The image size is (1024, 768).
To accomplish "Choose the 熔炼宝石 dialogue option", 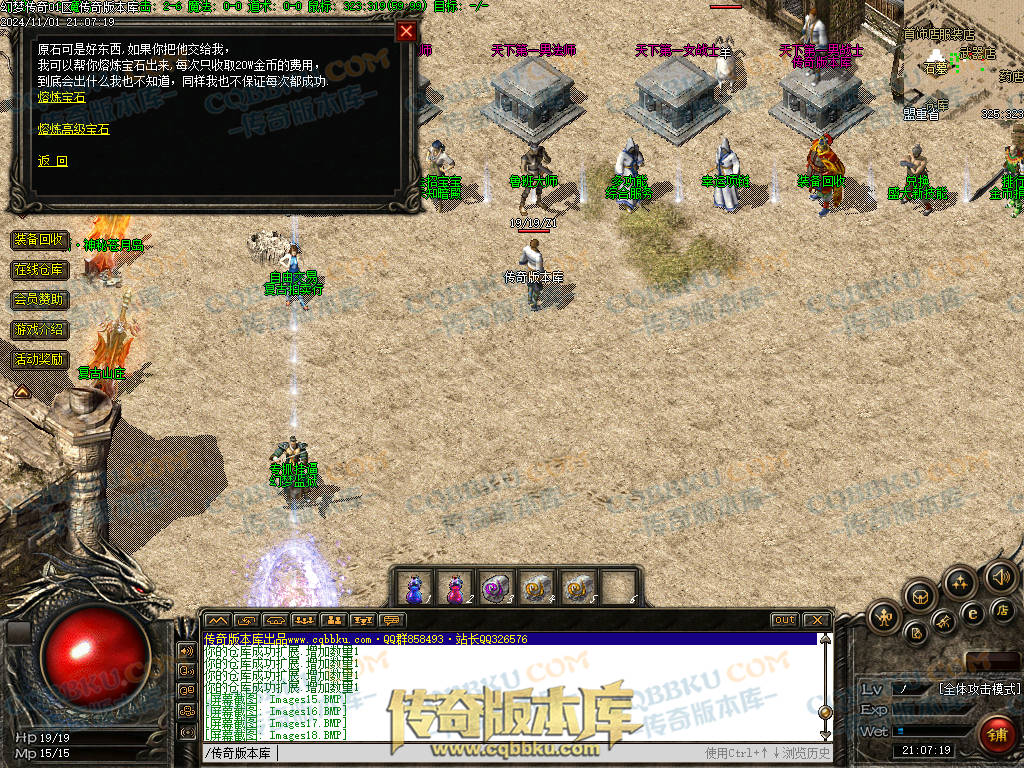I will click(x=62, y=97).
